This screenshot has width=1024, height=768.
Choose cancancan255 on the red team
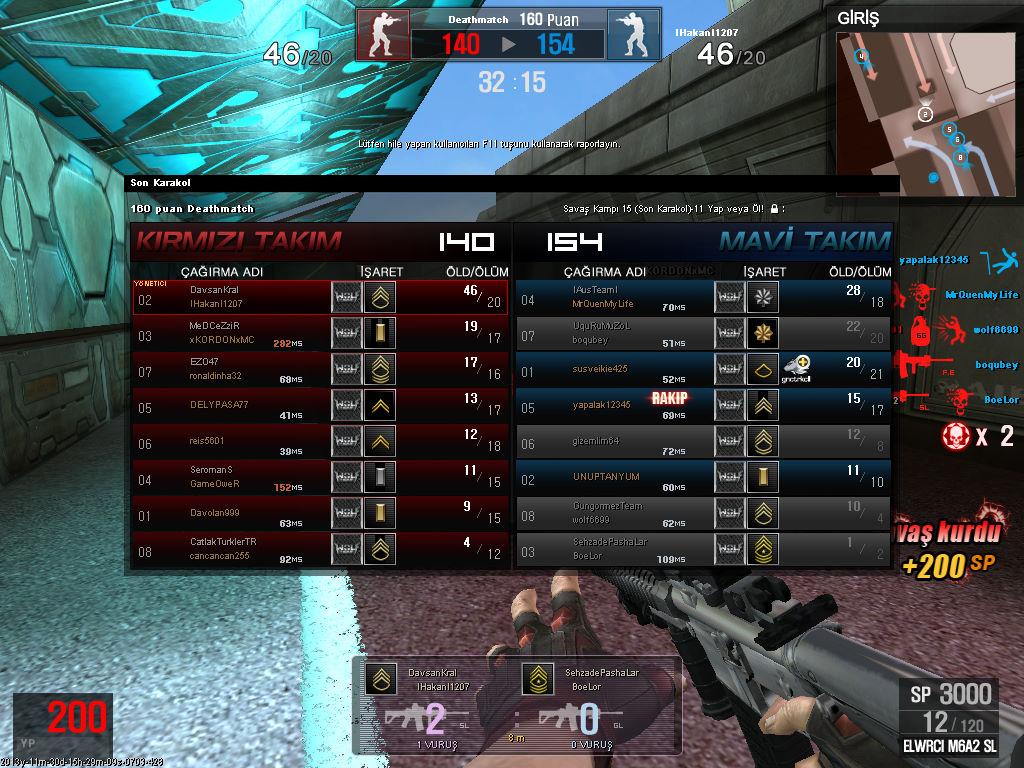click(320, 549)
